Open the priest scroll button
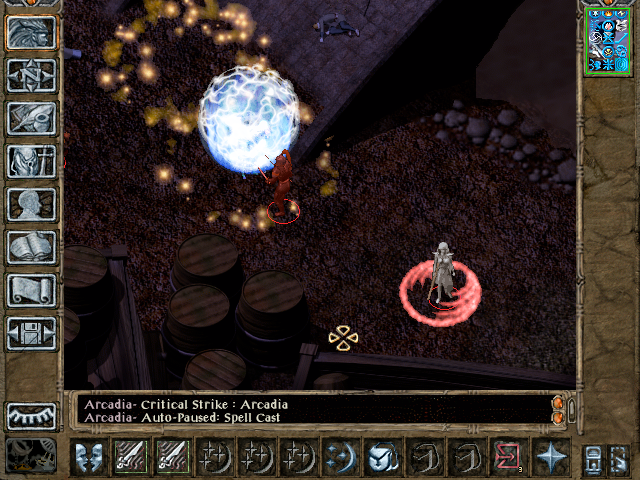 pyautogui.click(x=32, y=290)
